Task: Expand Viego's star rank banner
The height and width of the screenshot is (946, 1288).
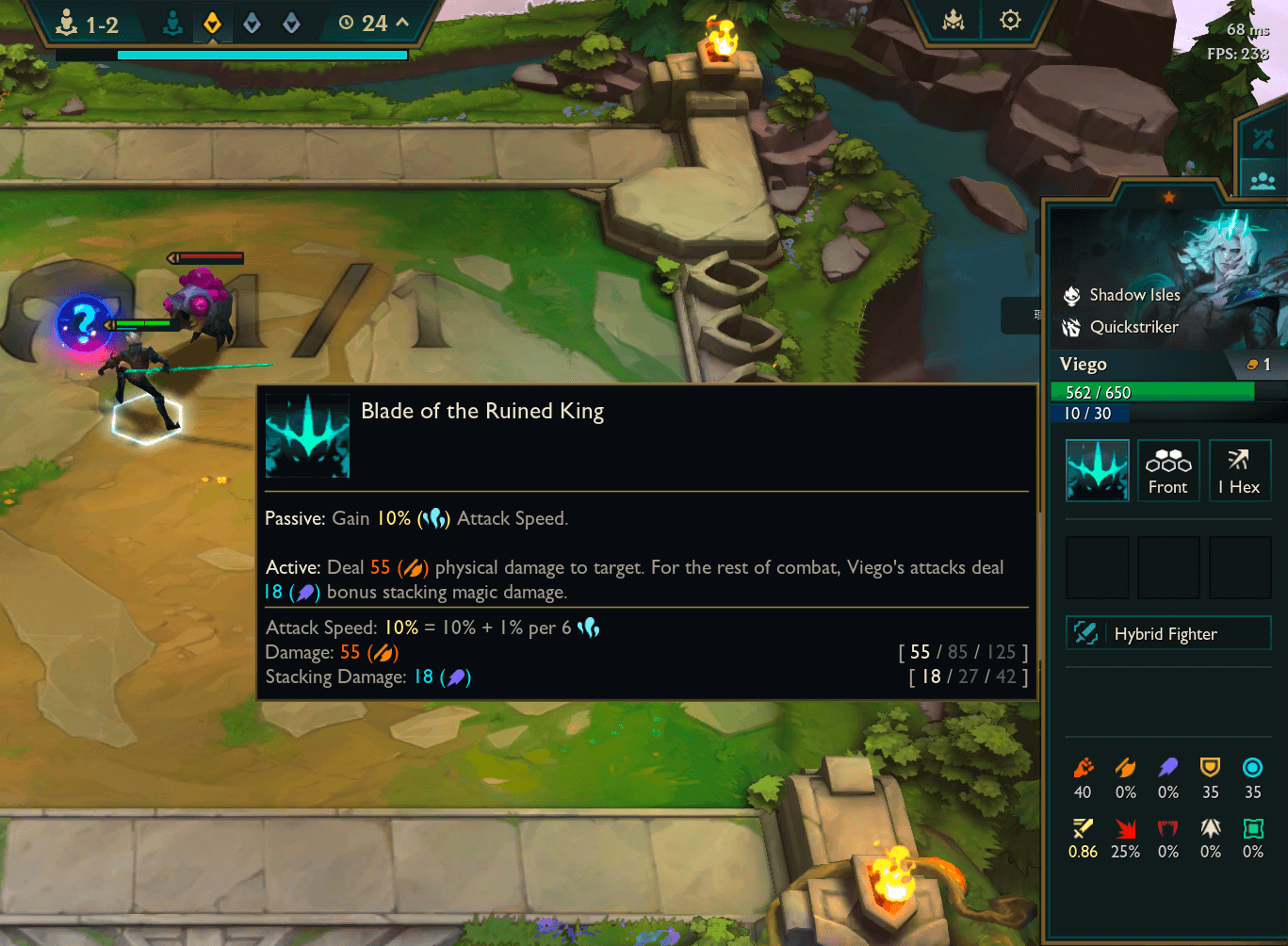Action: pyautogui.click(x=1168, y=198)
